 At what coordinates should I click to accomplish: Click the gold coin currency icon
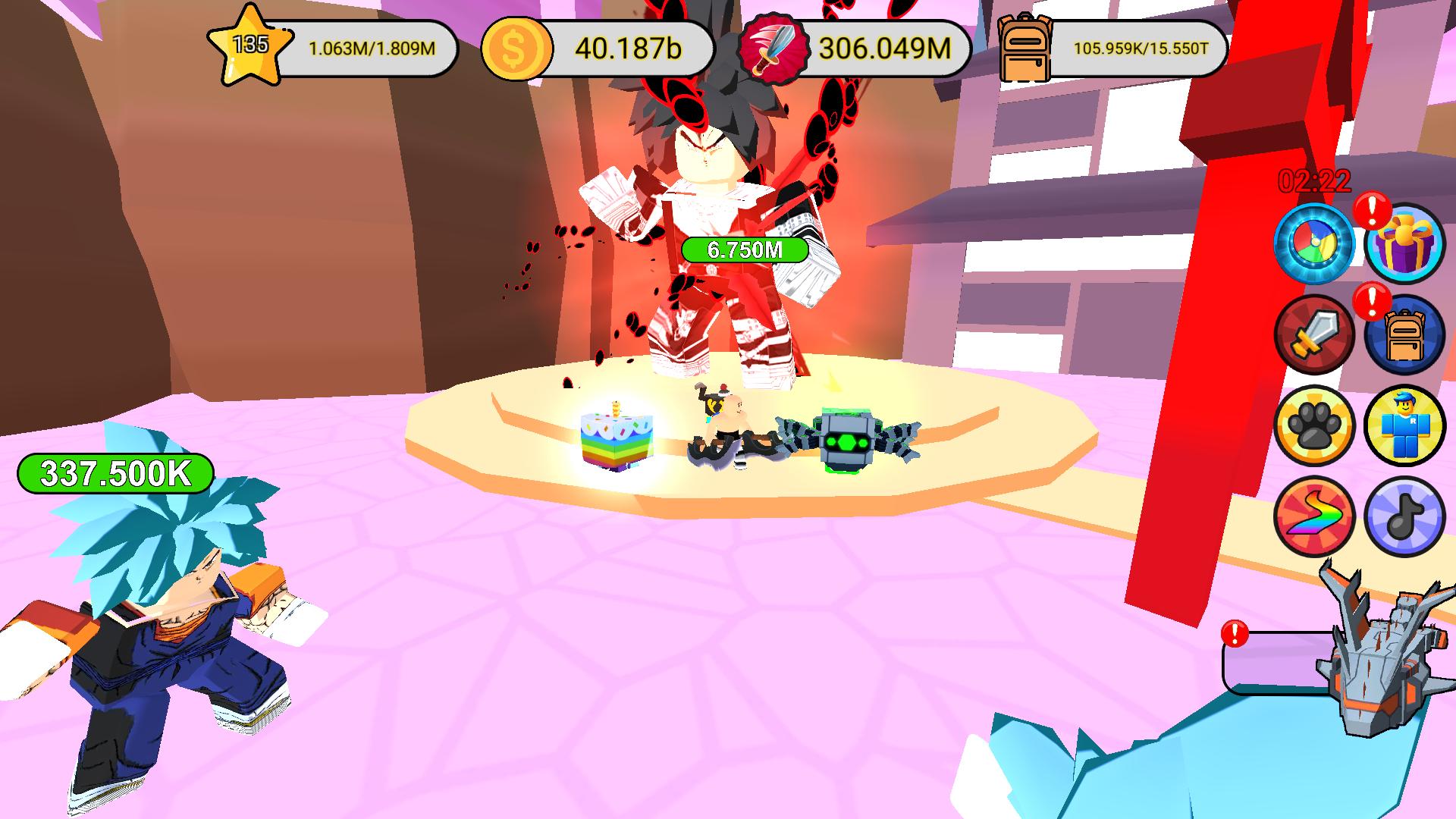click(516, 49)
